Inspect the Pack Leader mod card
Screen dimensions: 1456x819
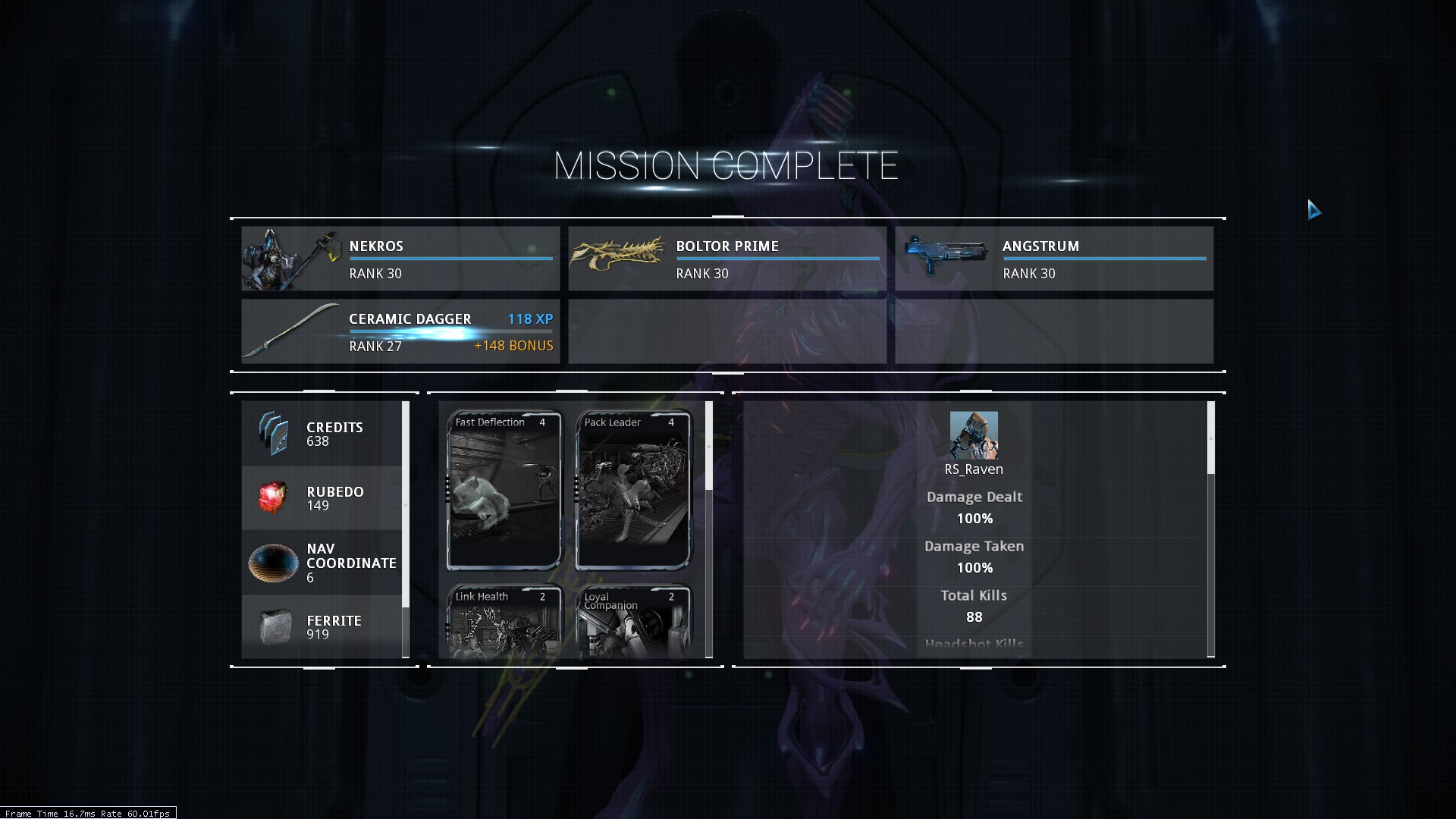pos(633,490)
